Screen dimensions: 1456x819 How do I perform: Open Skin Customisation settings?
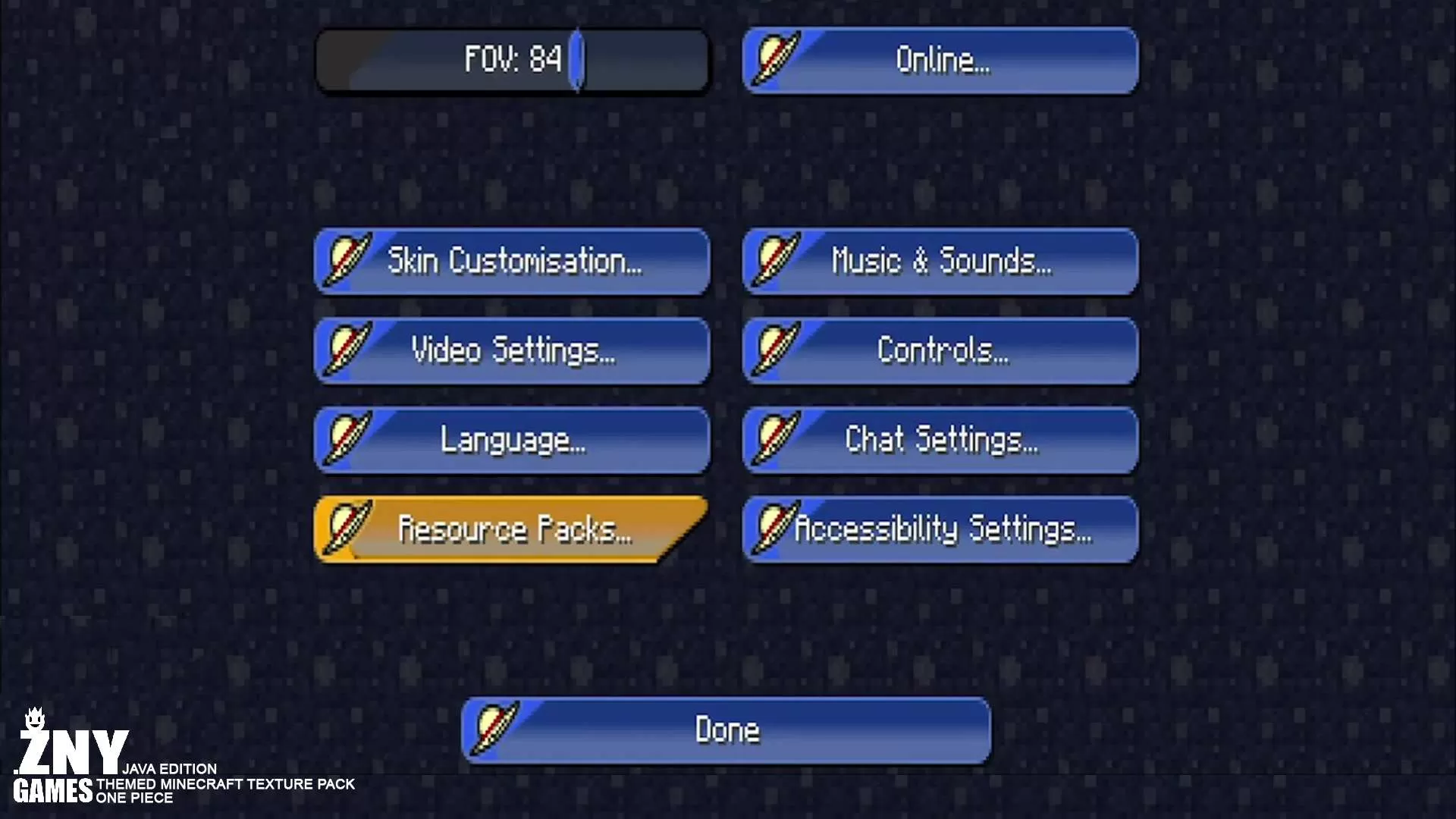click(513, 261)
